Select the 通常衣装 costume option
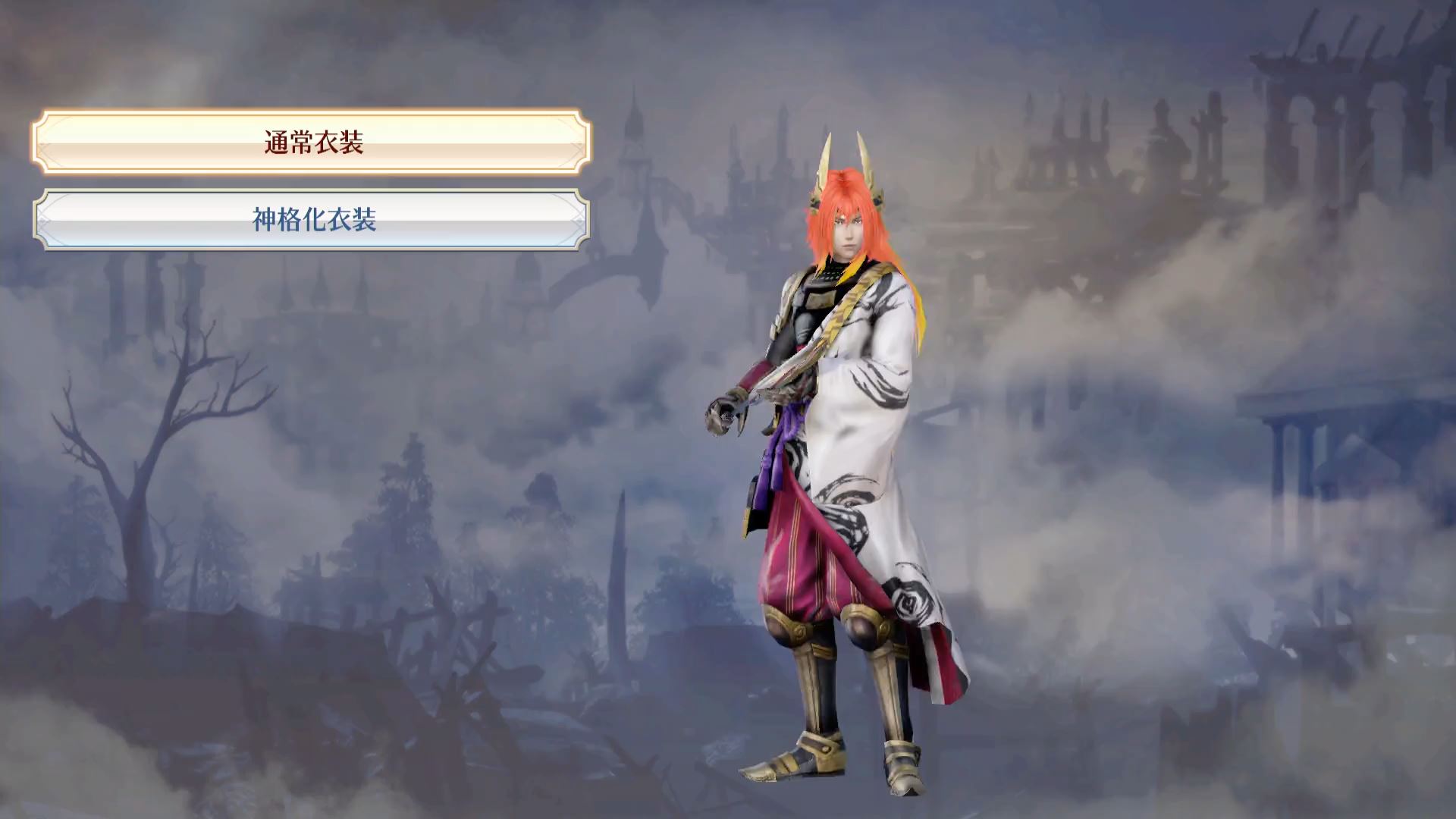This screenshot has height=819, width=1456. (x=312, y=142)
